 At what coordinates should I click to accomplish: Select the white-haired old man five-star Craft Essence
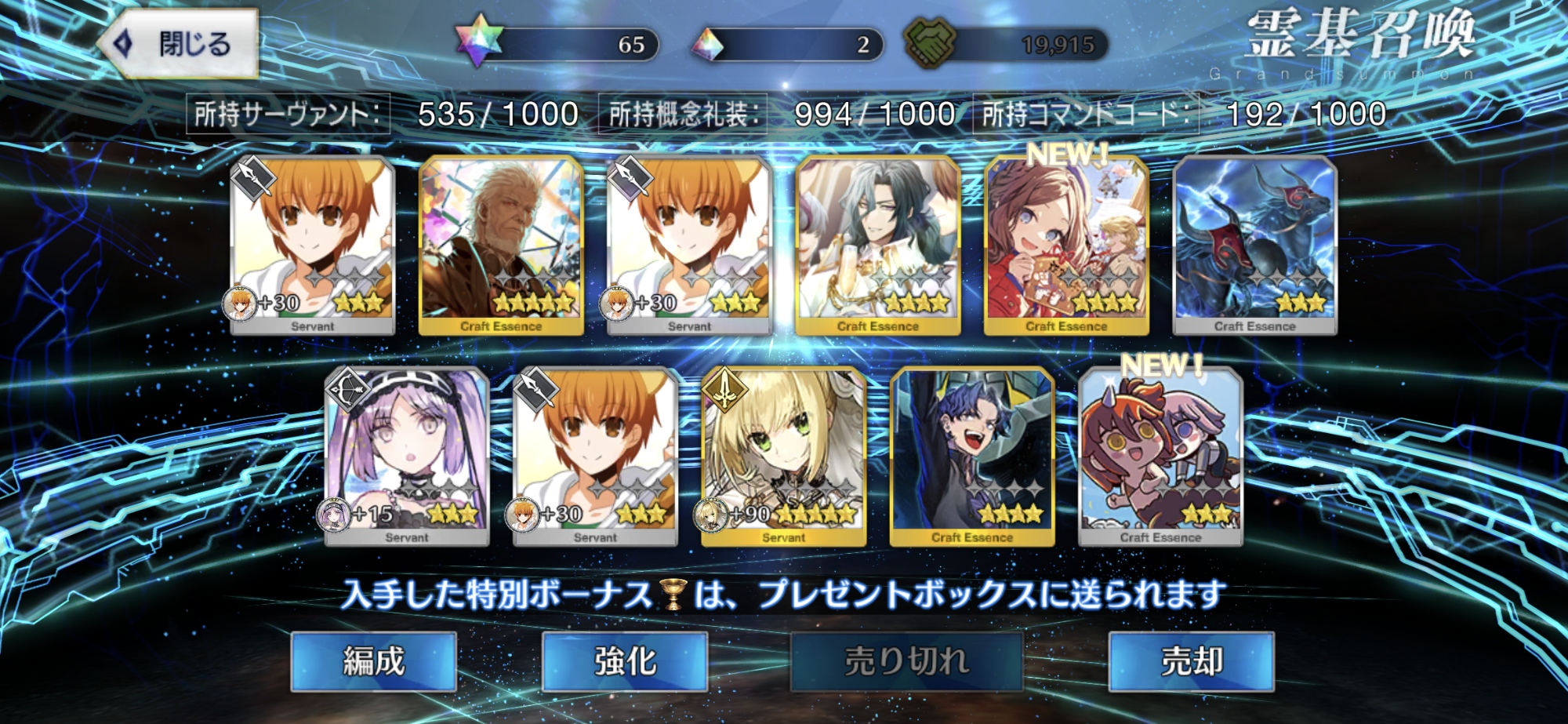point(501,245)
